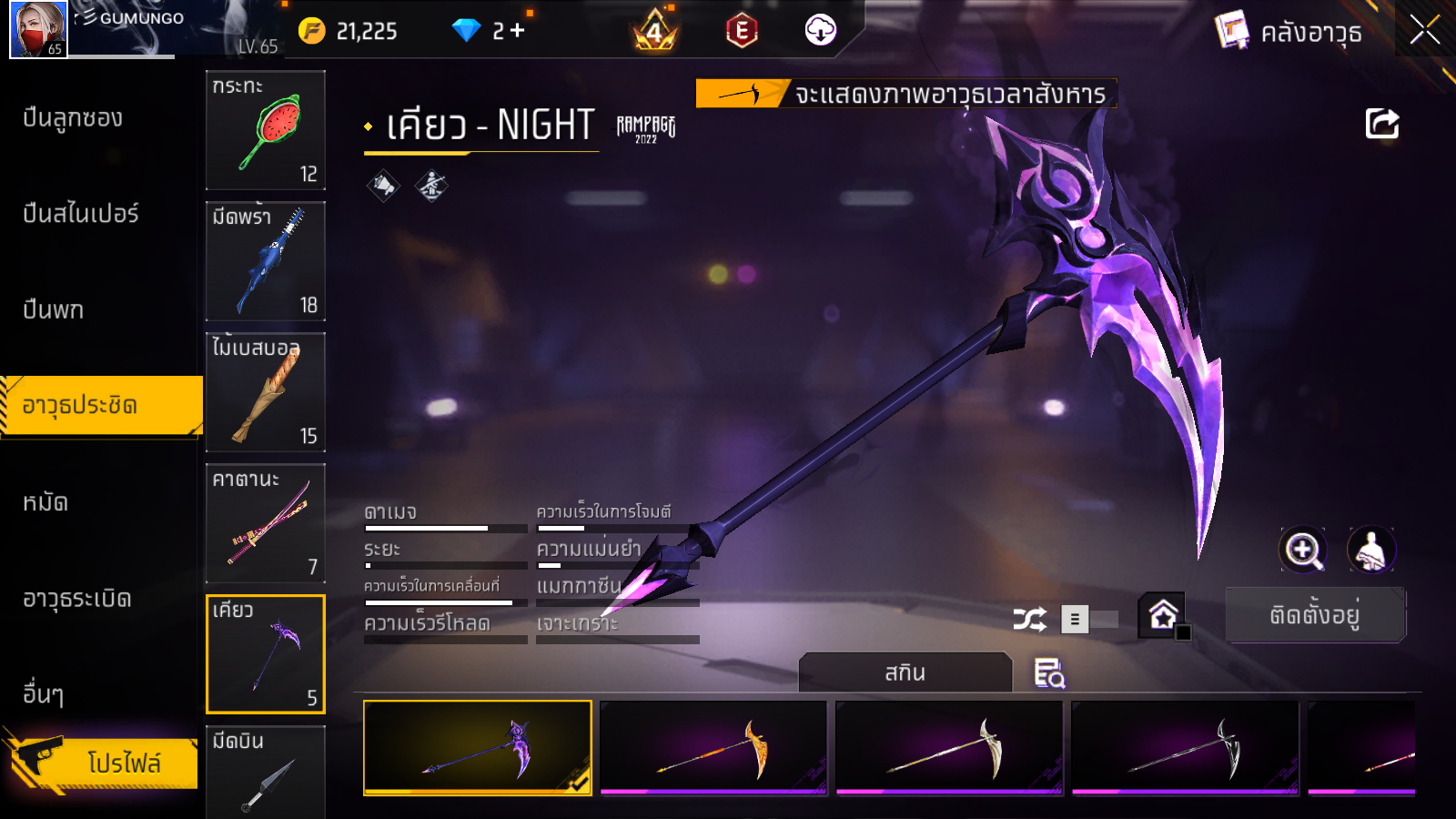This screenshot has height=819, width=1456.
Task: Close the weapon vault screen
Action: pyautogui.click(x=1424, y=30)
